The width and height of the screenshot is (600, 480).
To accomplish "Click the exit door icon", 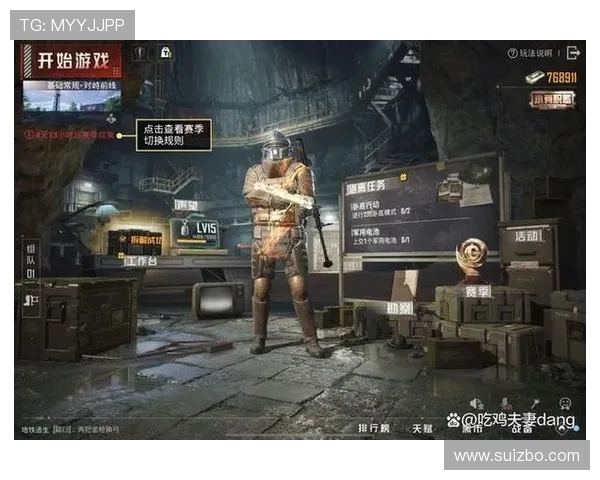I will pos(573,52).
